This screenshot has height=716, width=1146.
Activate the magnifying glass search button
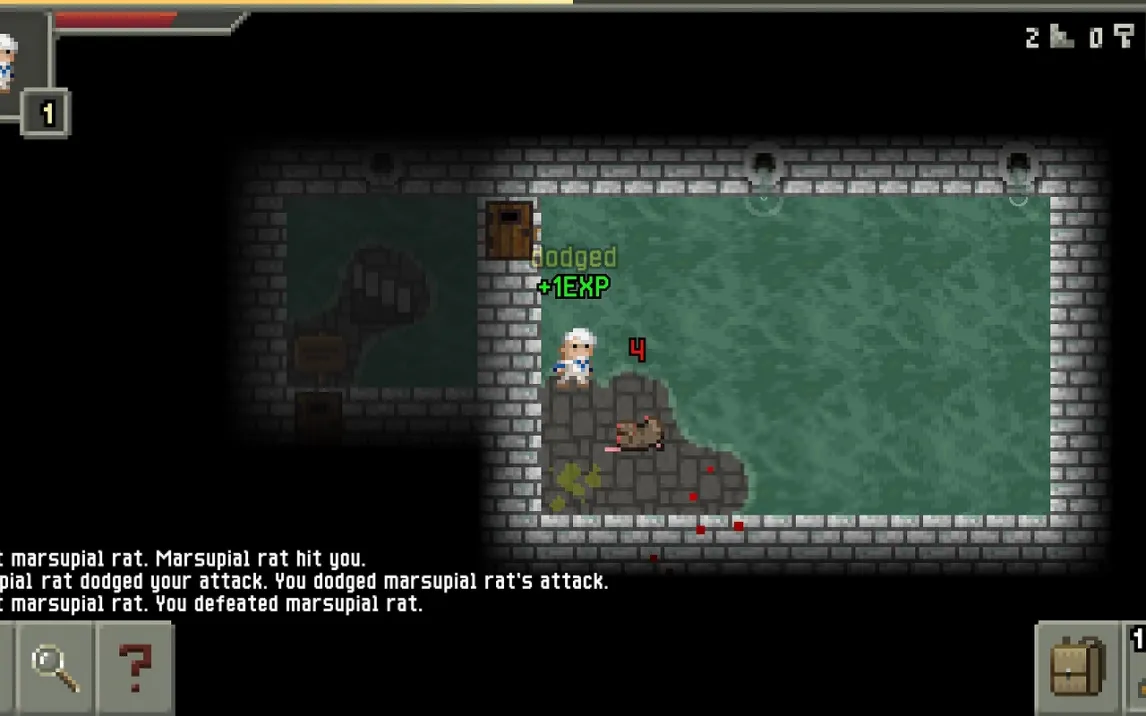[x=56, y=668]
